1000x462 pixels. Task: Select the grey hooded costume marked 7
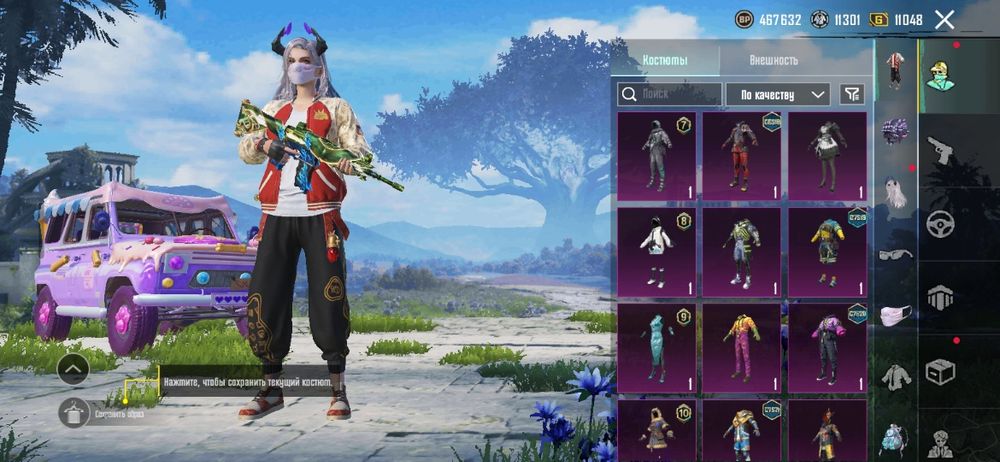tap(656, 153)
